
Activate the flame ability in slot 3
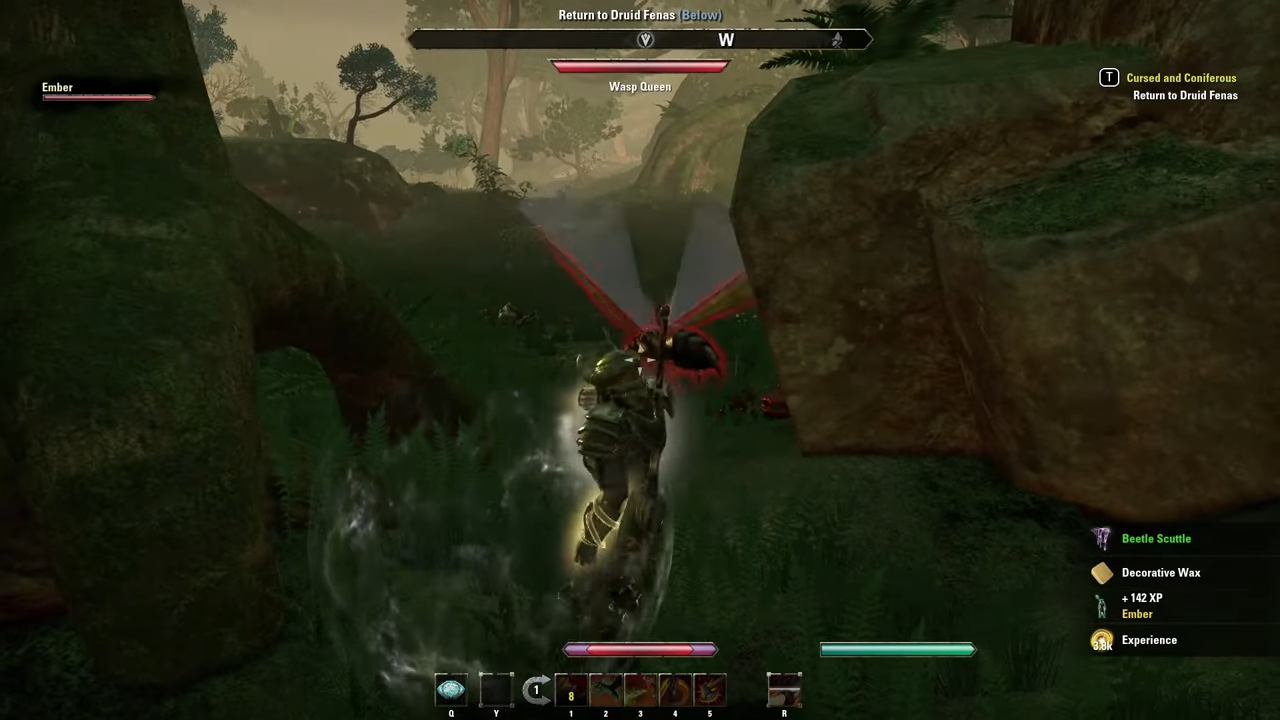click(640, 688)
